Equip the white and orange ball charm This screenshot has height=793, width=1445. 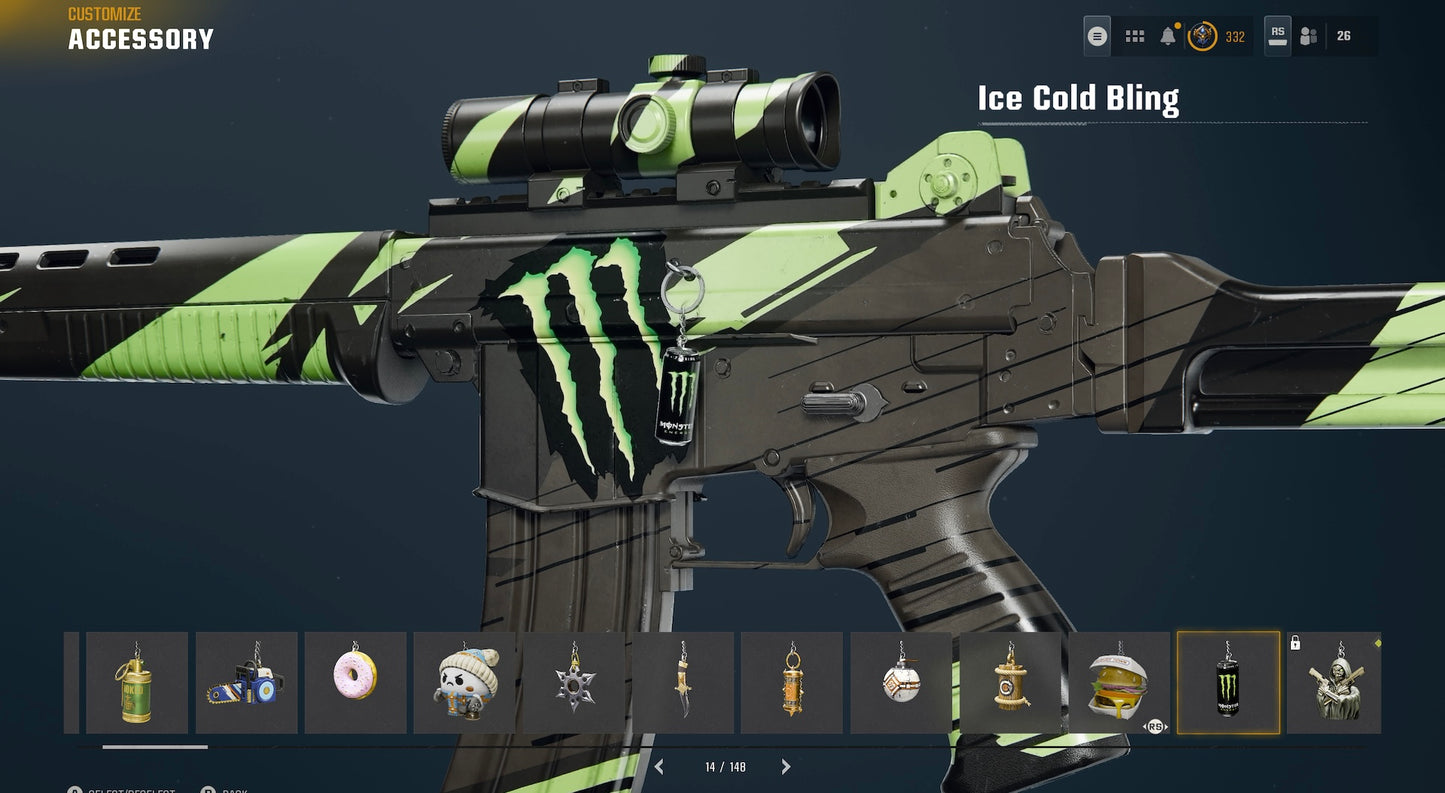coord(900,683)
